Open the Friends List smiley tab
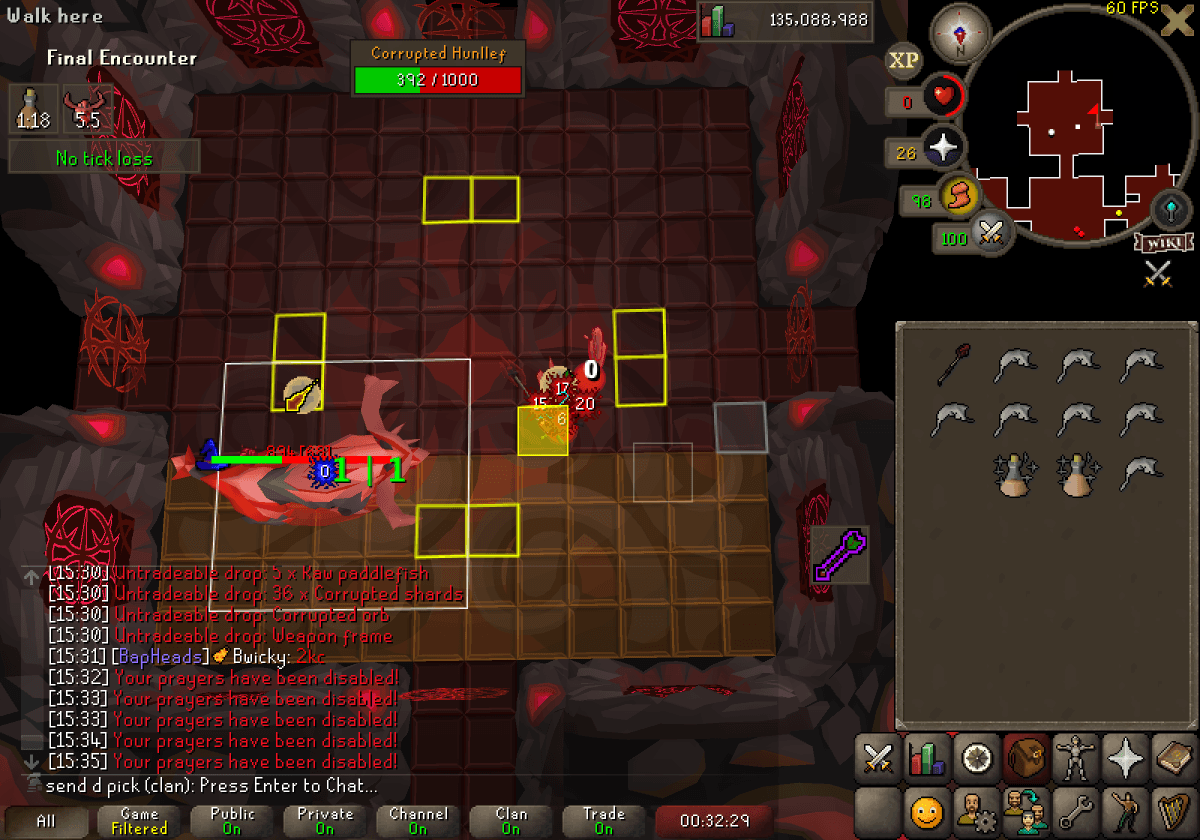The height and width of the screenshot is (840, 1200). tap(927, 808)
